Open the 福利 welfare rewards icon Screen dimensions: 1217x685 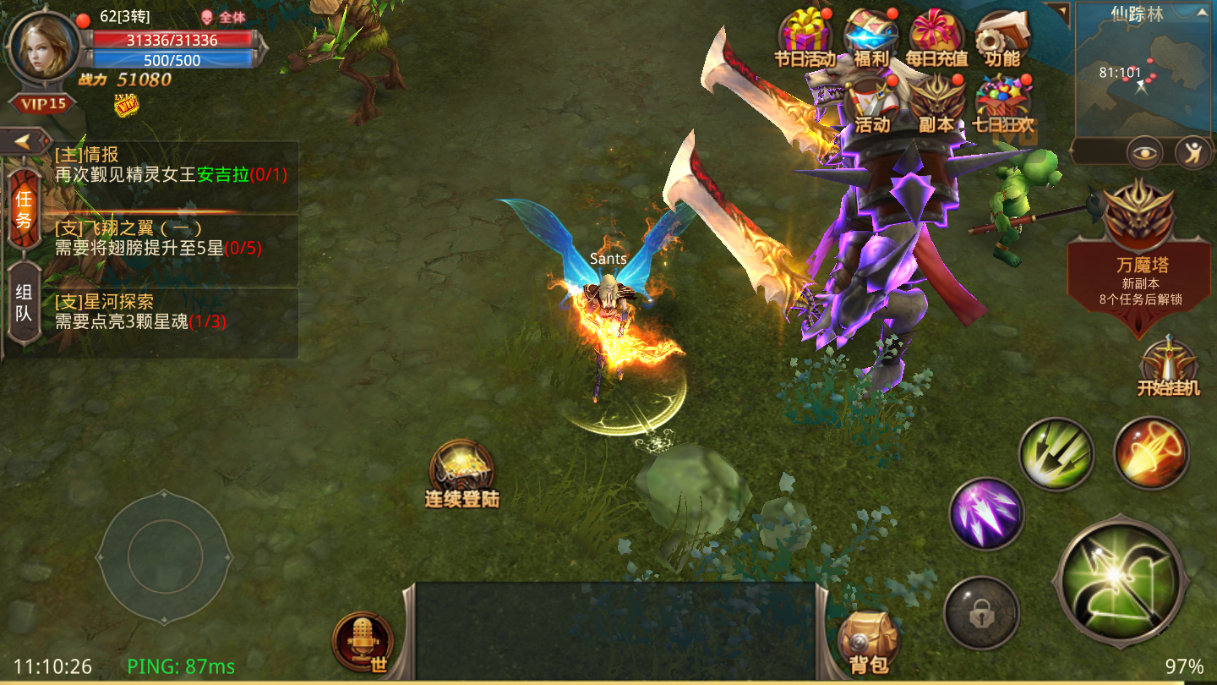pyautogui.click(x=871, y=37)
